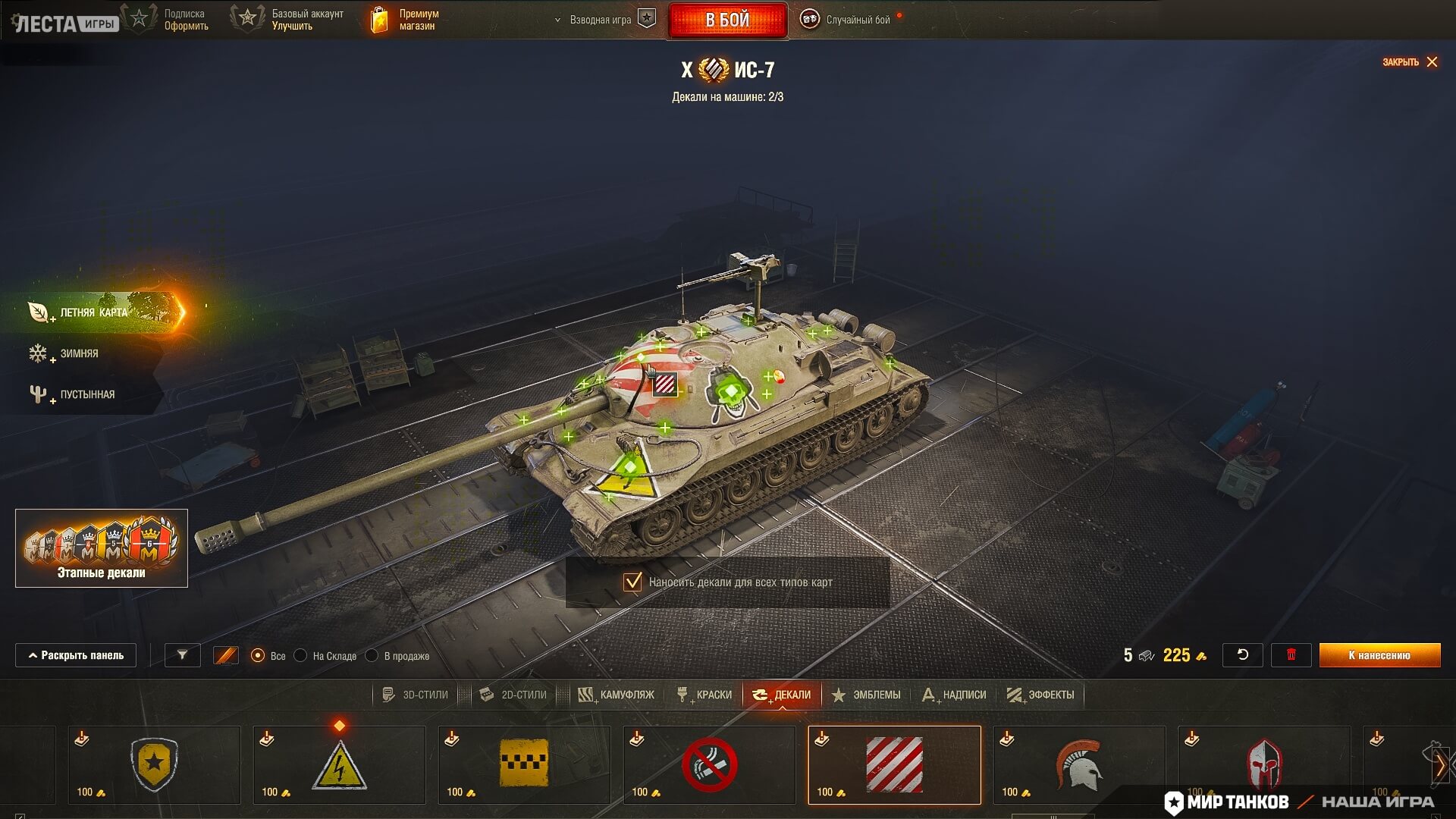Toggle apply decals for all map types
The image size is (1456, 819).
click(x=632, y=582)
